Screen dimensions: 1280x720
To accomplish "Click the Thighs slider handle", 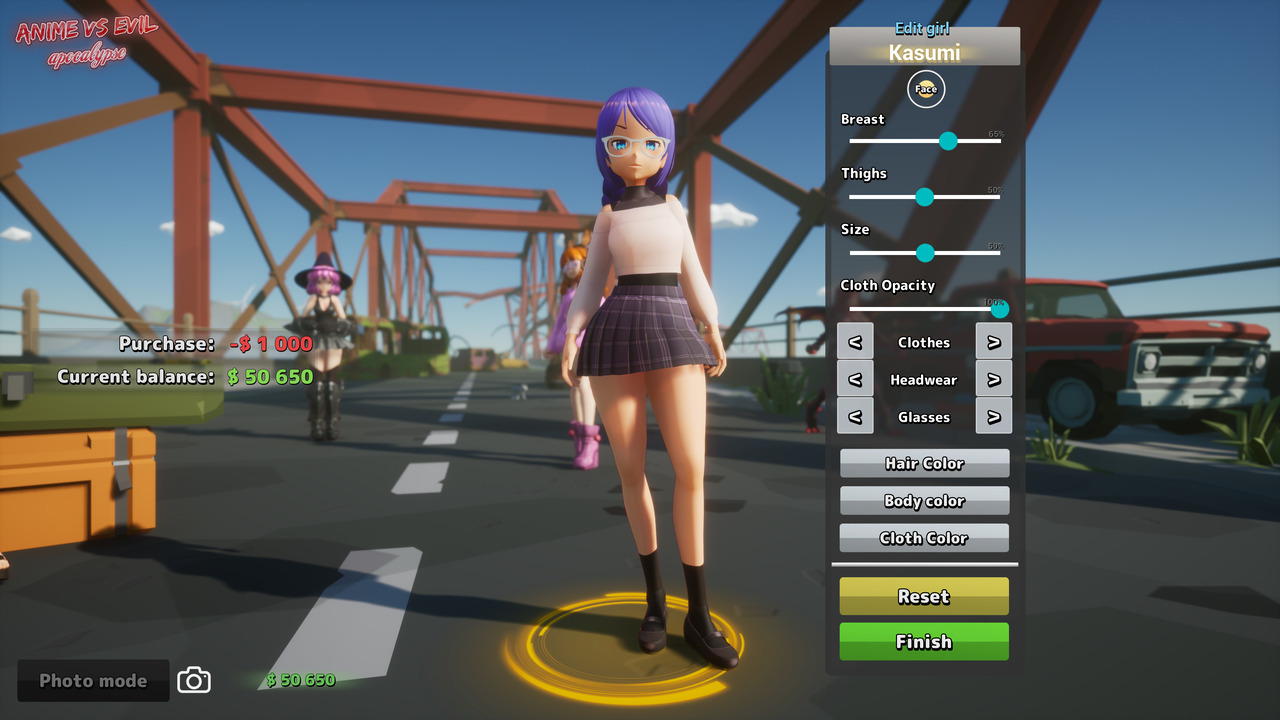I will (925, 197).
